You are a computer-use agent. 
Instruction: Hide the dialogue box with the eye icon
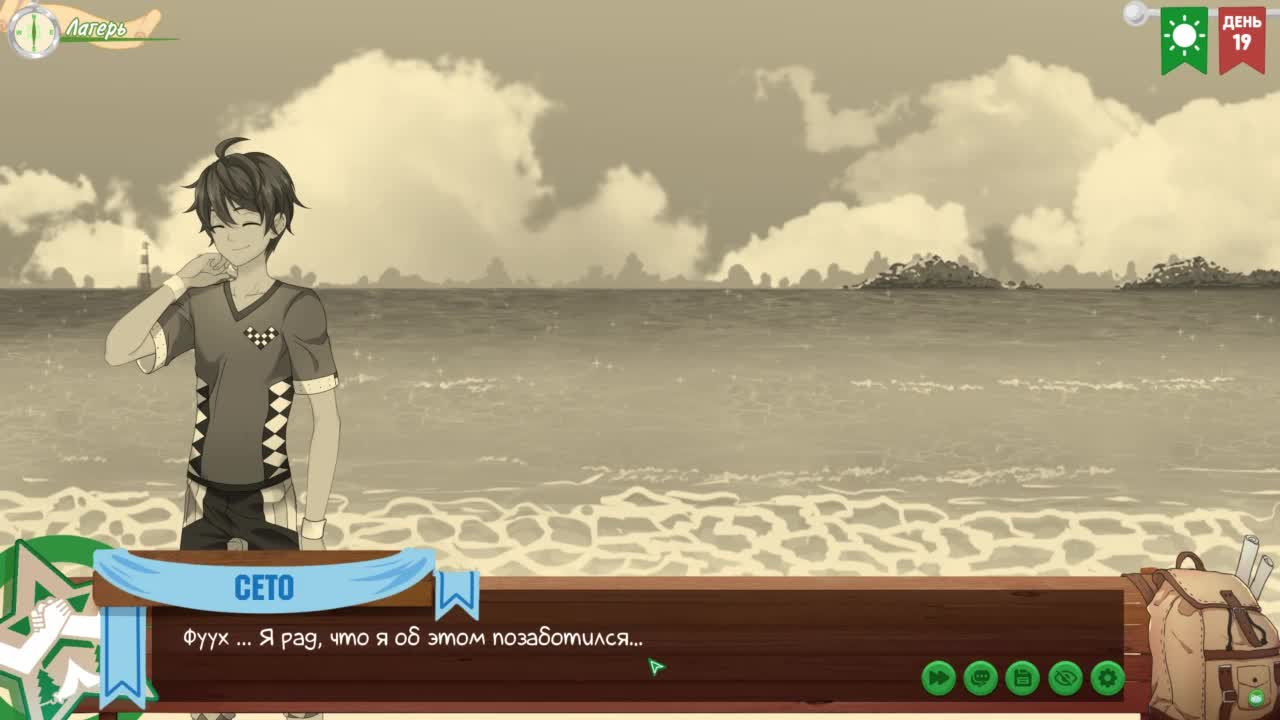click(1065, 678)
